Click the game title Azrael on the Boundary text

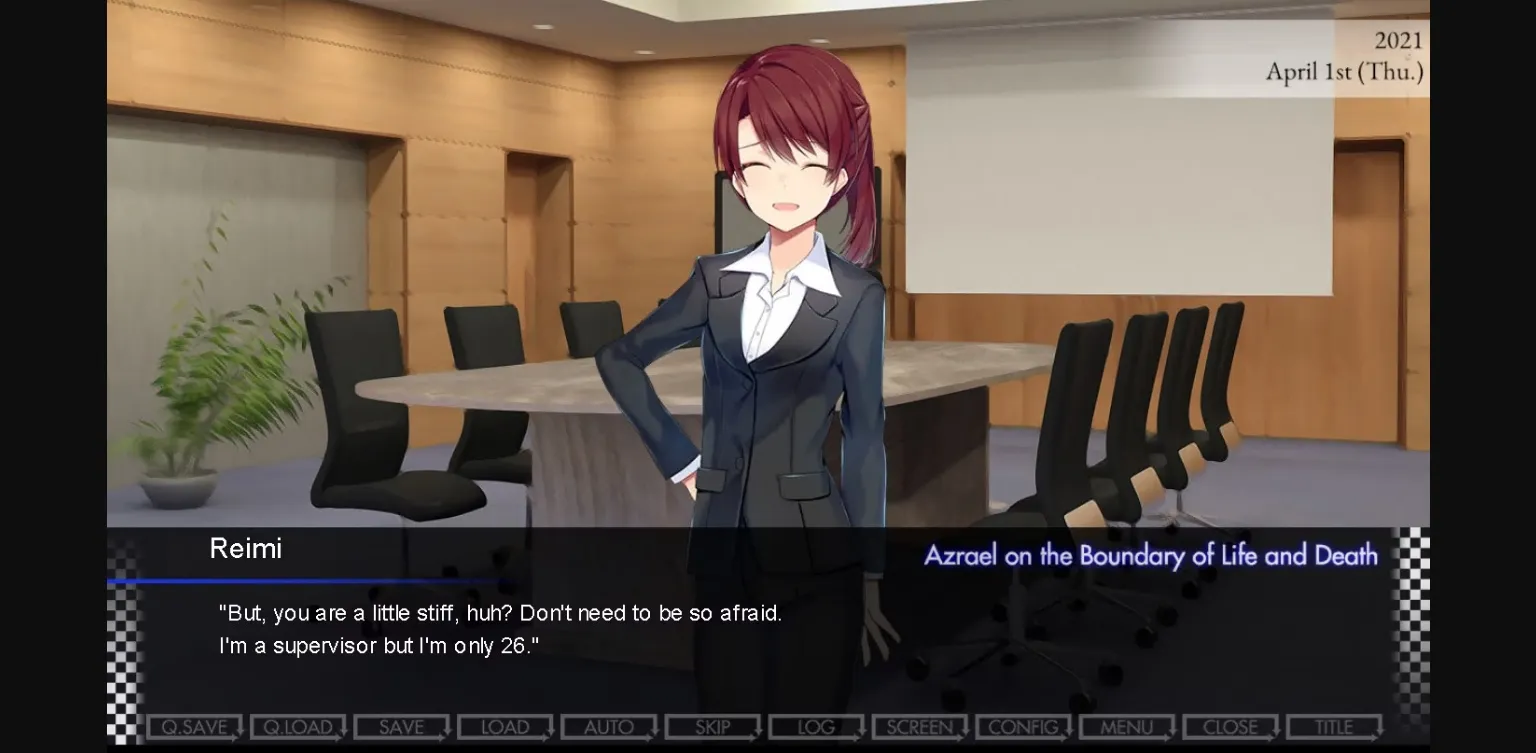coord(1148,556)
